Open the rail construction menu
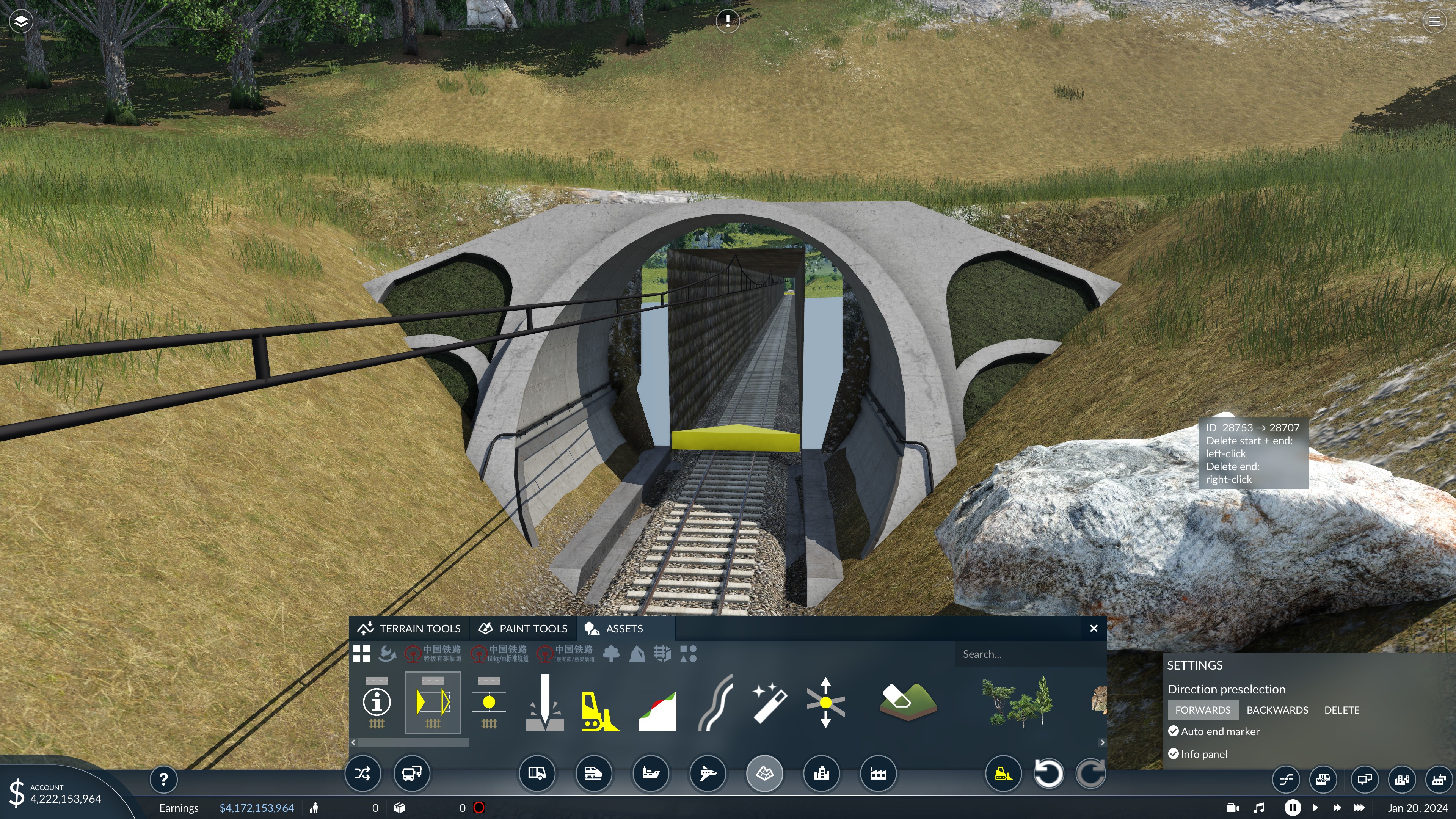1456x819 pixels. pos(593,773)
